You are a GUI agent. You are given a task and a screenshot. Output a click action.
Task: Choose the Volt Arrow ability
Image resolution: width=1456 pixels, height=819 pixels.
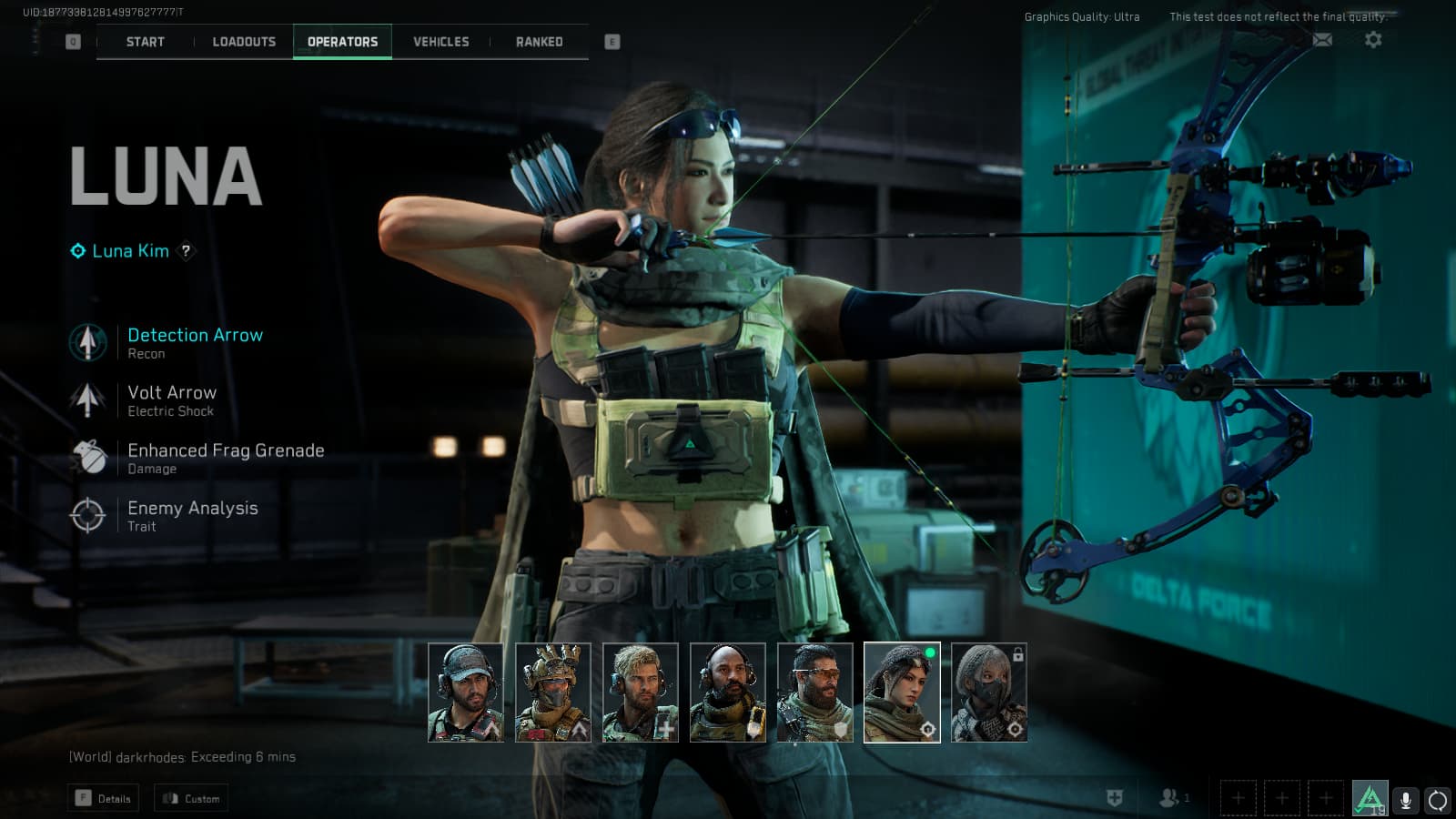(x=172, y=400)
